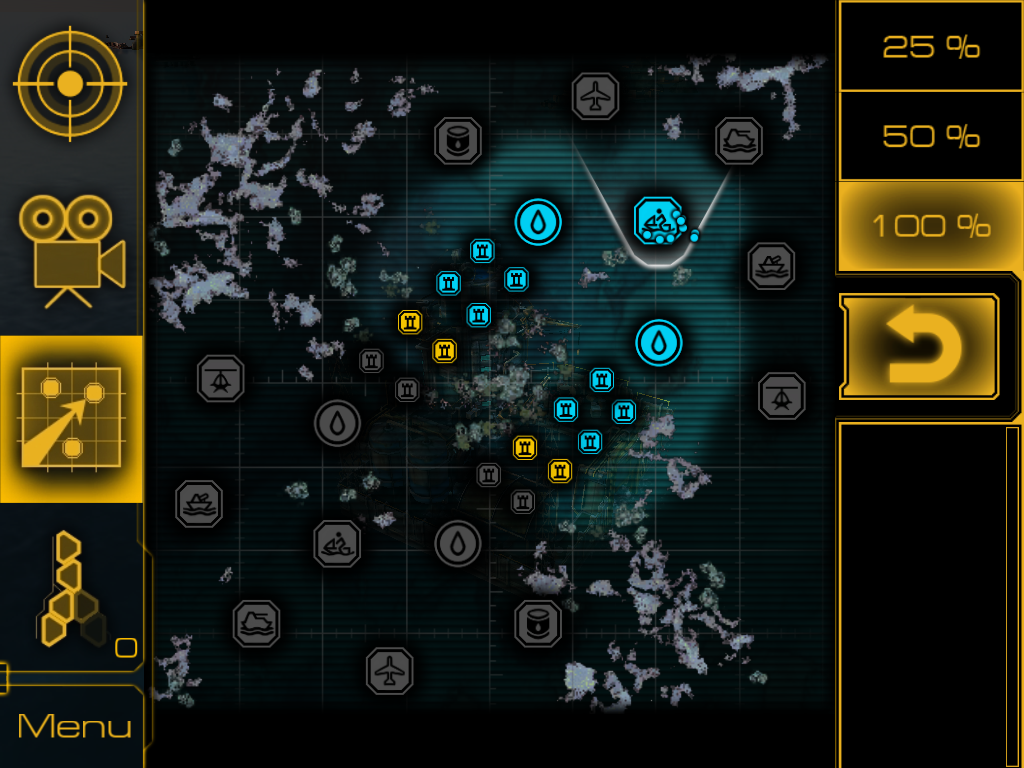Switch to the grid route map tab
The width and height of the screenshot is (1024, 768).
click(x=72, y=419)
